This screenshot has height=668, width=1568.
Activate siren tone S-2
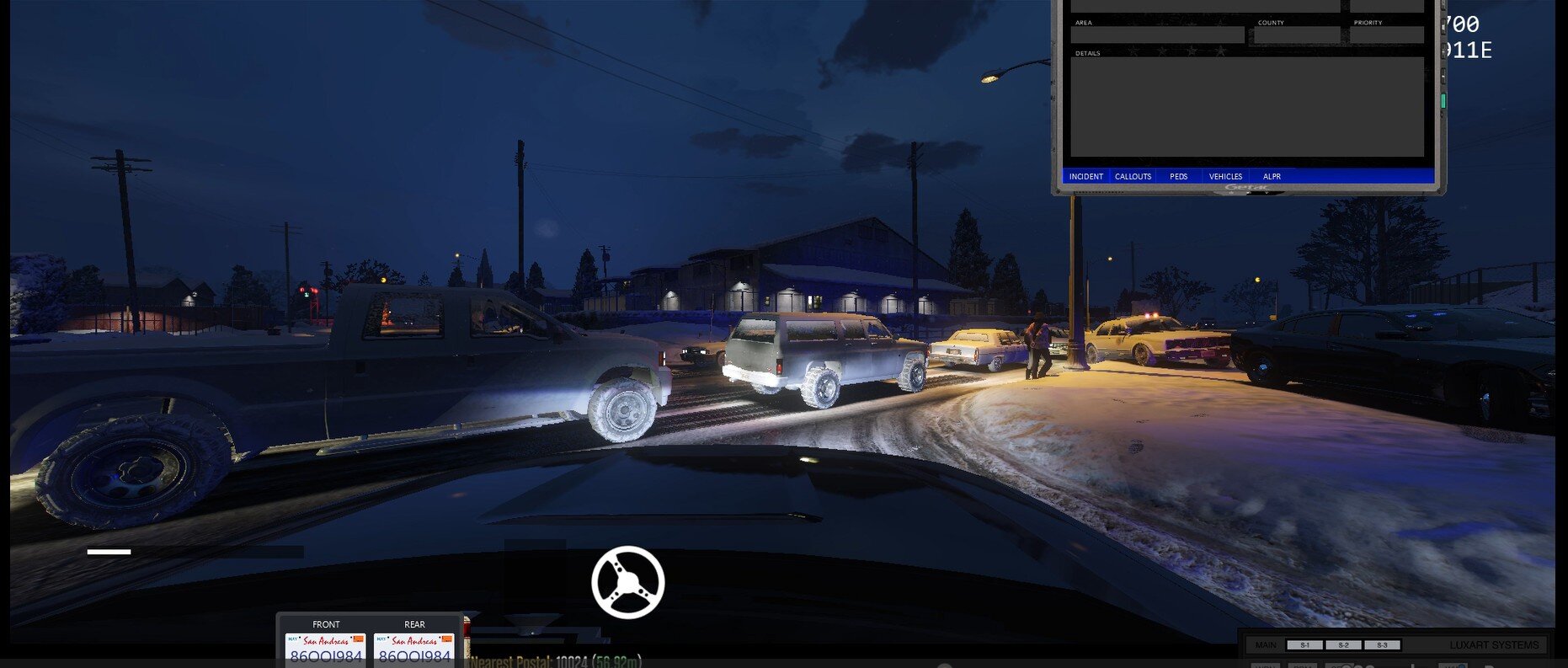(x=1343, y=645)
